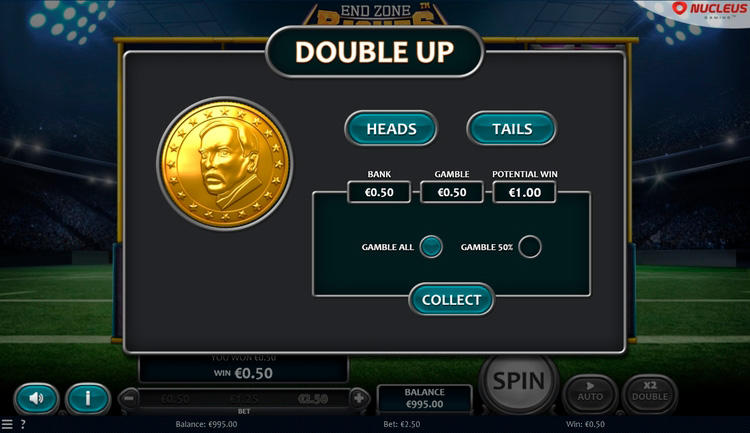Activate the X2 Double button

click(x=650, y=394)
